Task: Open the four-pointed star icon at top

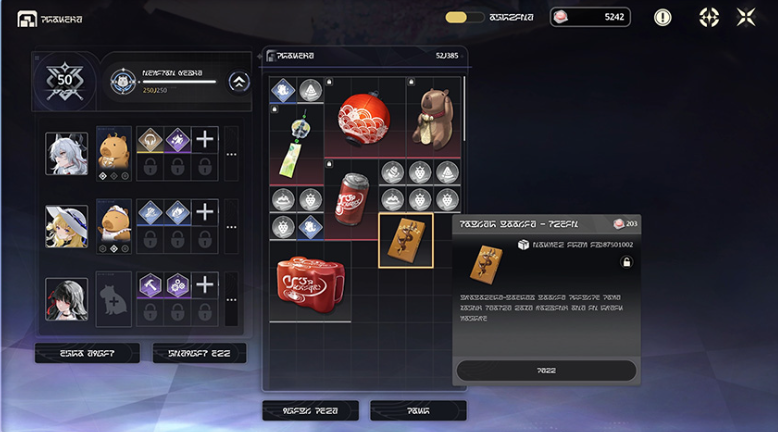Action: (708, 17)
